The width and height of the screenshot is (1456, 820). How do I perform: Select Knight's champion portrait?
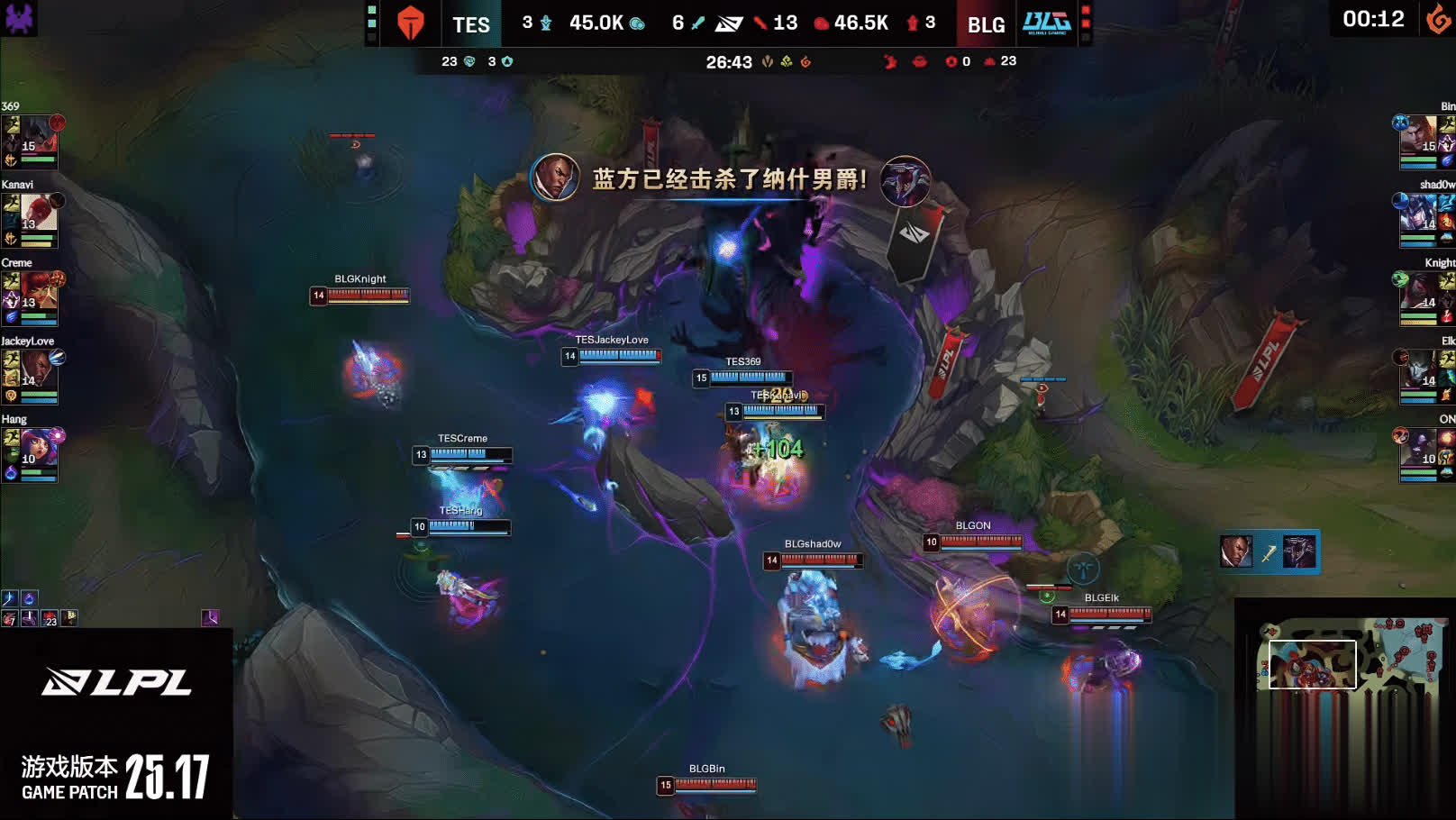[x=1418, y=292]
